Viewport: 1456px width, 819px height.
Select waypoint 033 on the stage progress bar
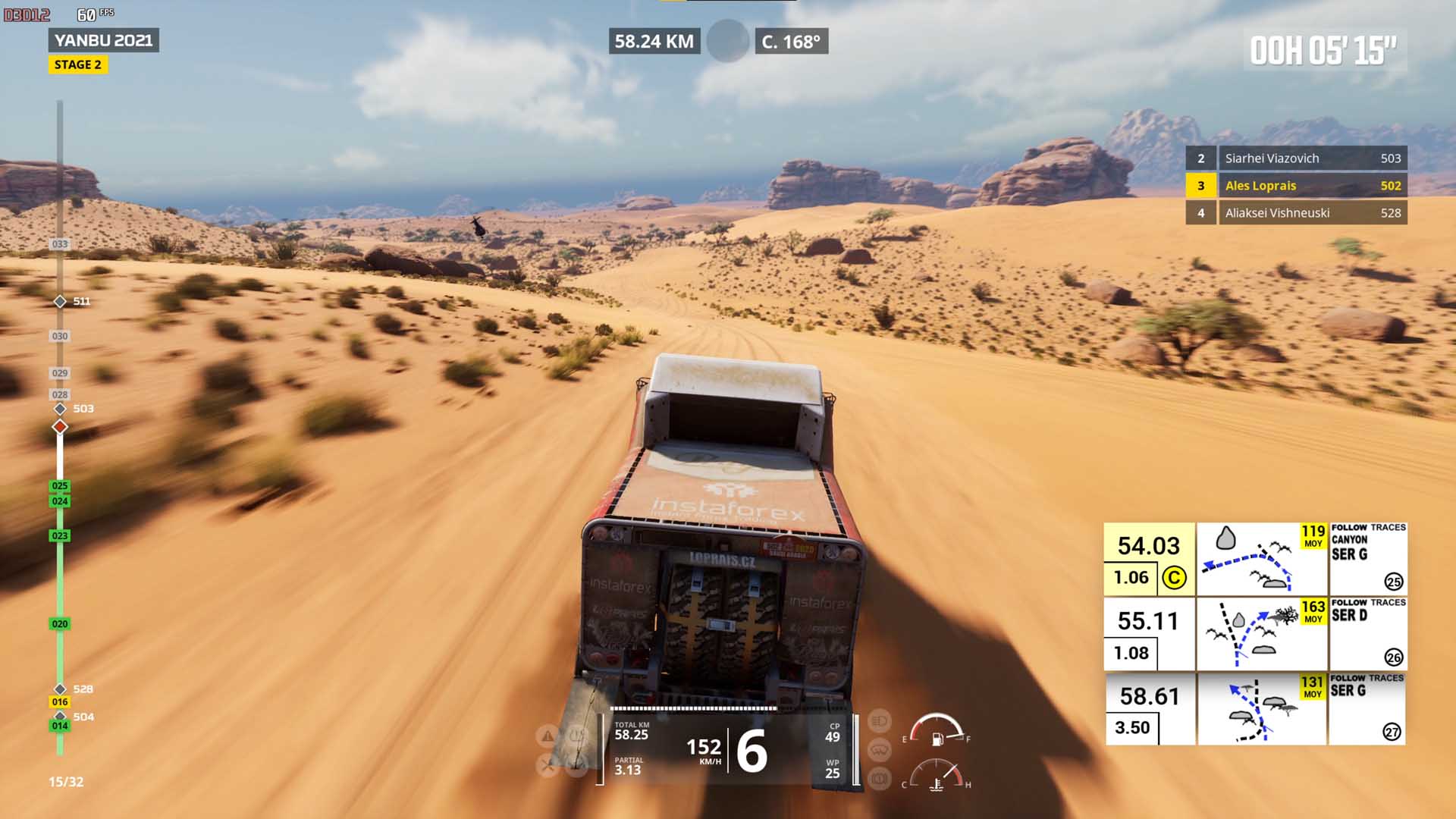point(60,244)
